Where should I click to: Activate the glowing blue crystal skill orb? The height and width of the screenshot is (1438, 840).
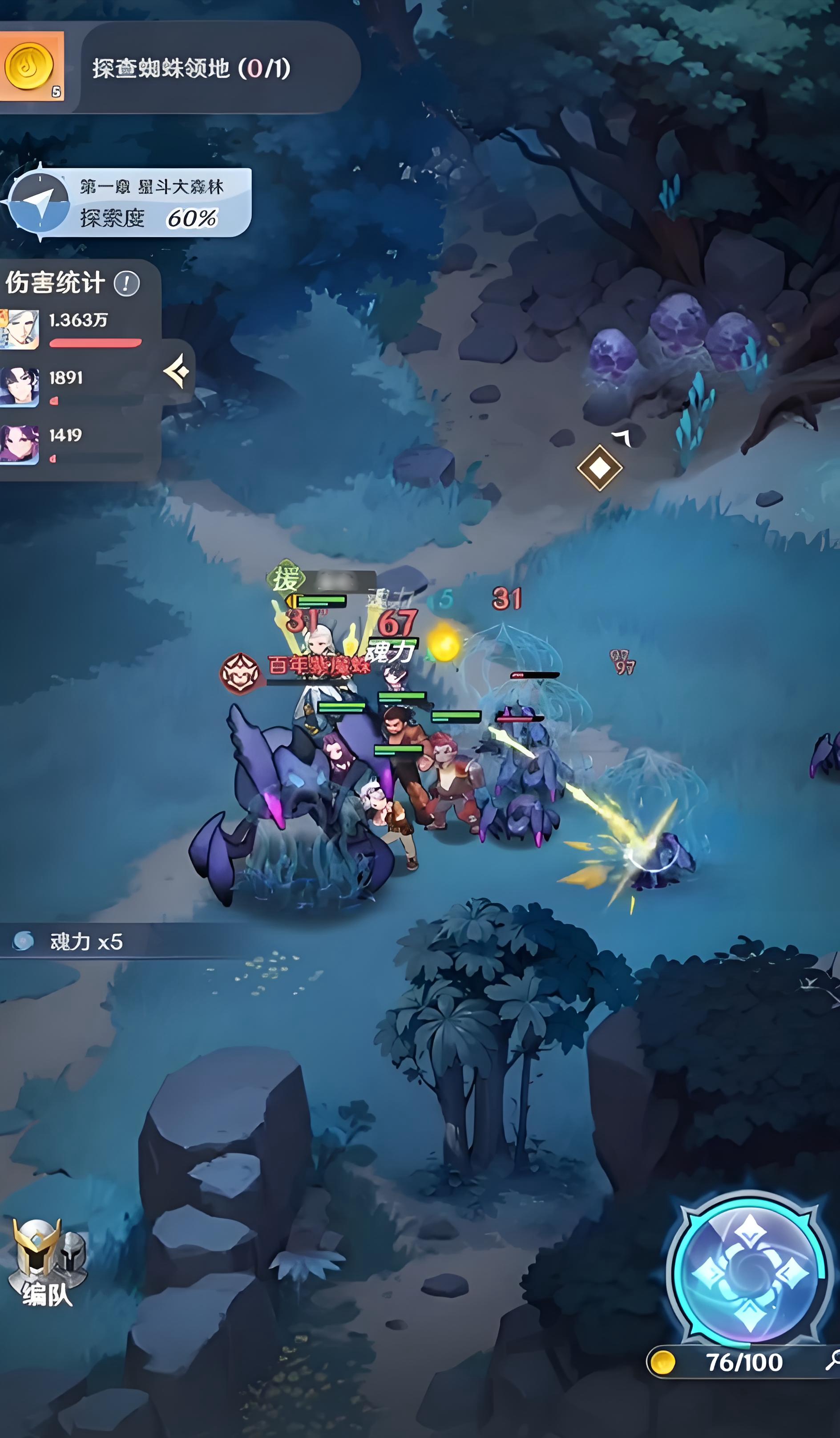749,1272
